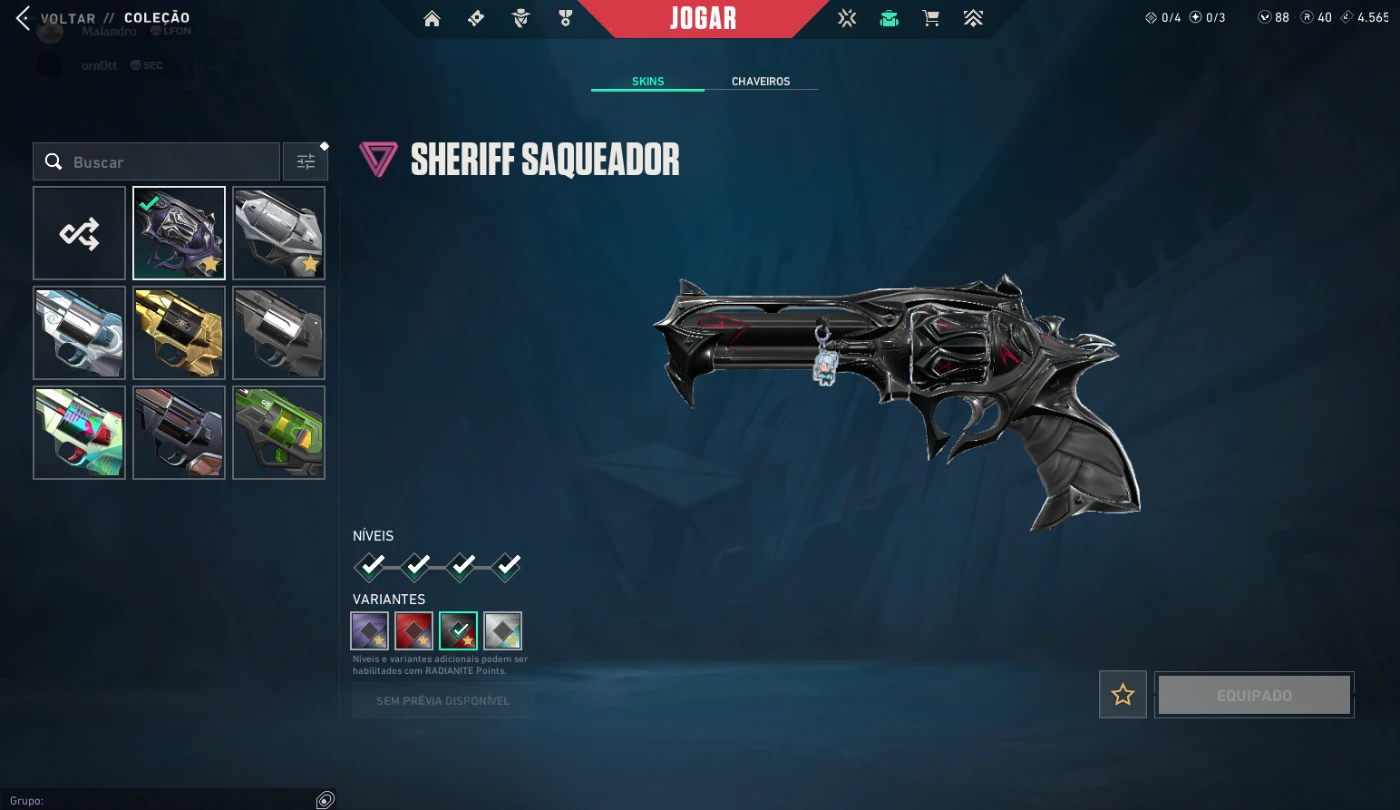Click the Buscar search field
Screen dimensions: 1400x810
pyautogui.click(x=170, y=162)
